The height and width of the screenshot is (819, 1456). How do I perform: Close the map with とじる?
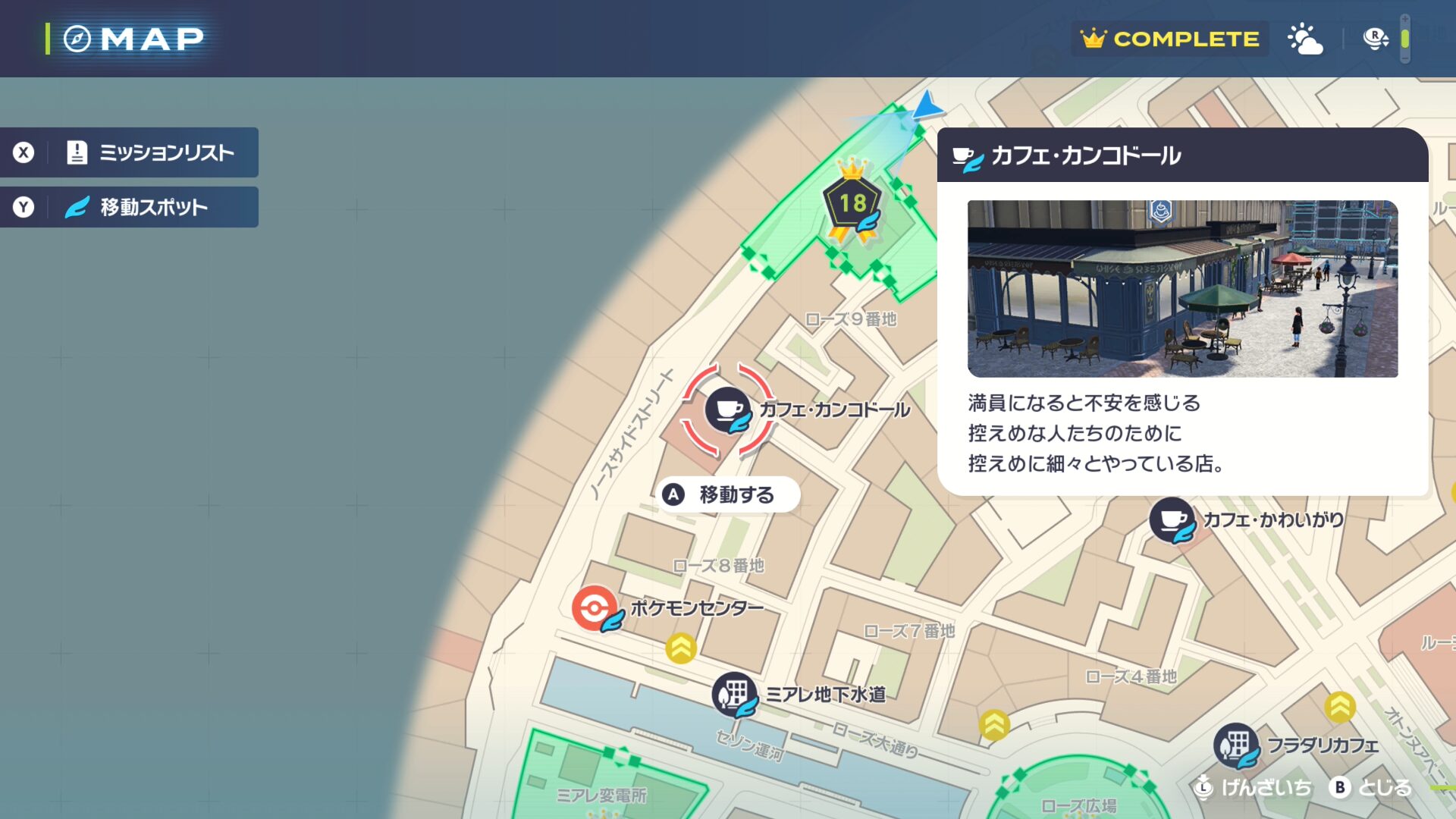(x=1371, y=788)
